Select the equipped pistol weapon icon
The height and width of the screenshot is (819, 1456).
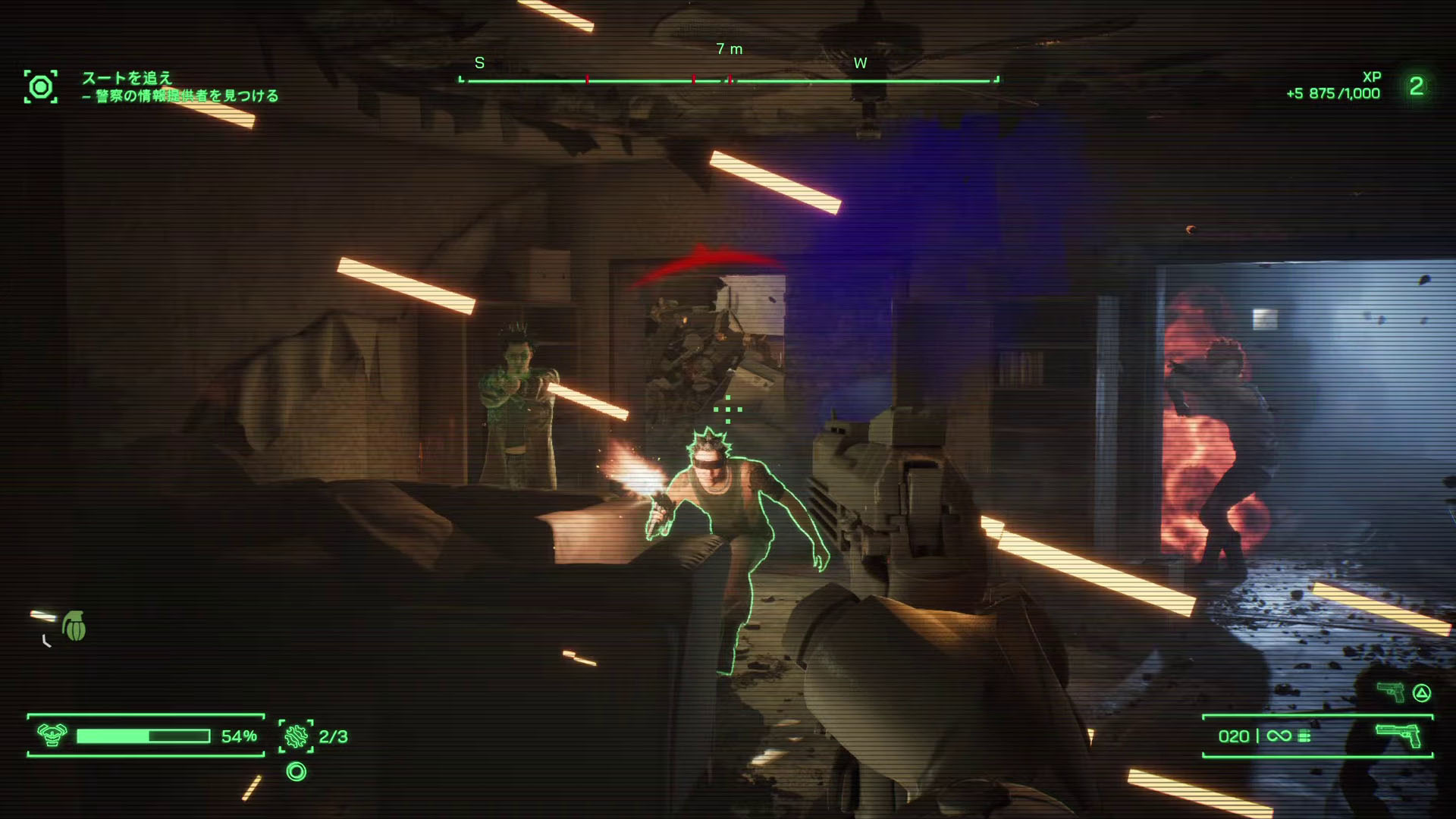coord(1398,735)
